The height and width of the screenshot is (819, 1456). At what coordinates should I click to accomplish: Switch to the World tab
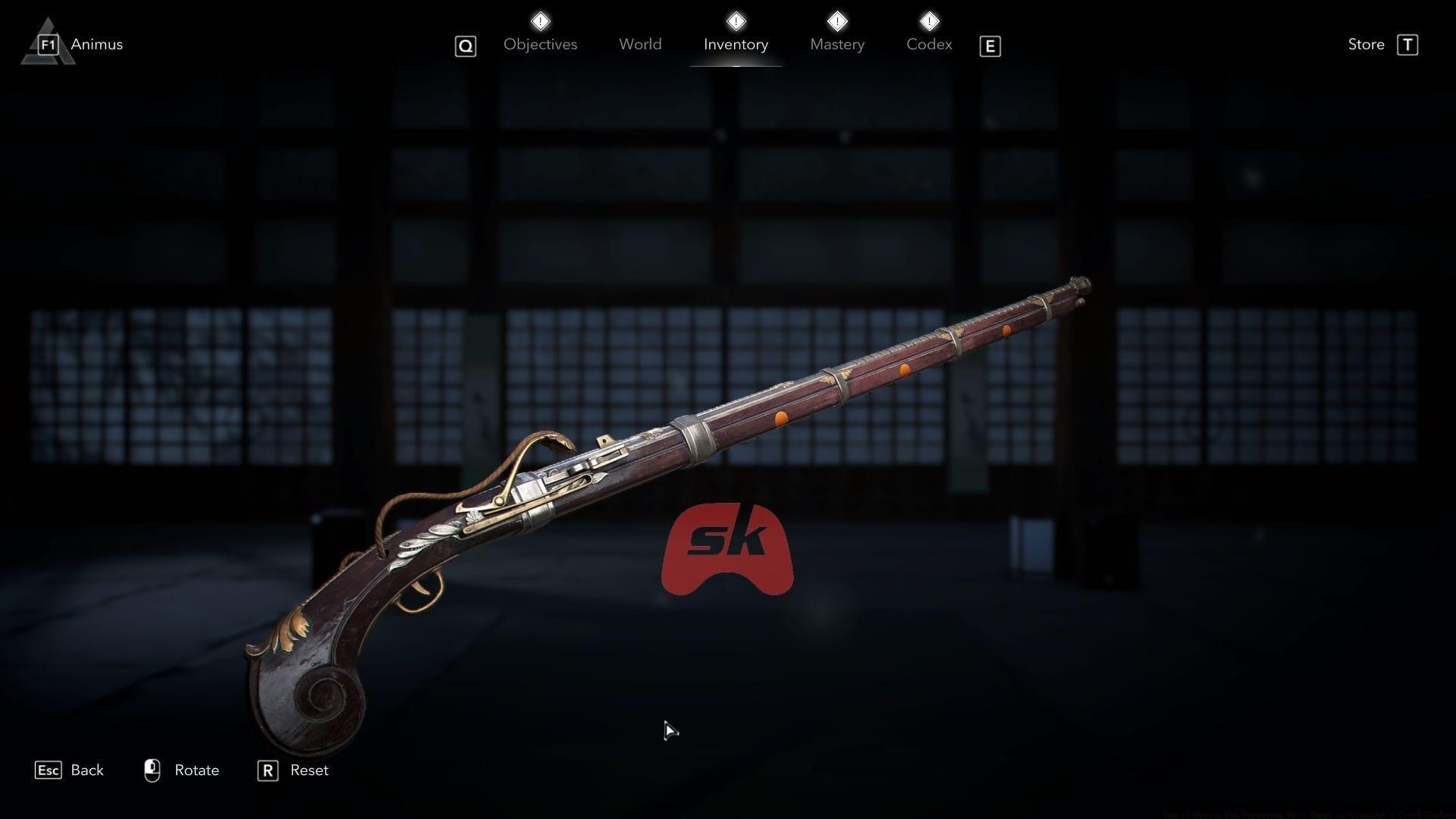tap(640, 45)
